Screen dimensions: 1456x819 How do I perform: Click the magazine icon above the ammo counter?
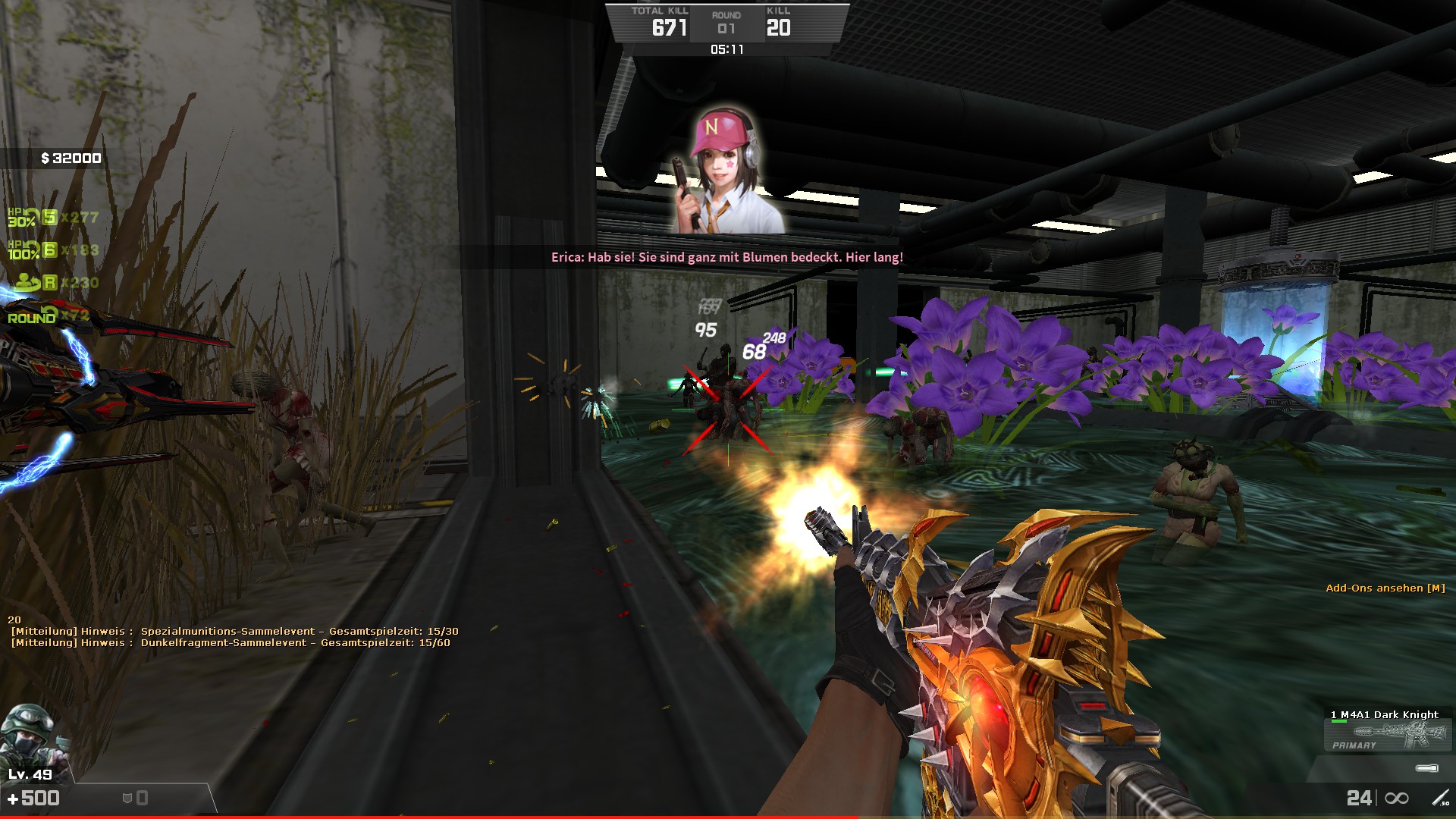pos(1426,769)
